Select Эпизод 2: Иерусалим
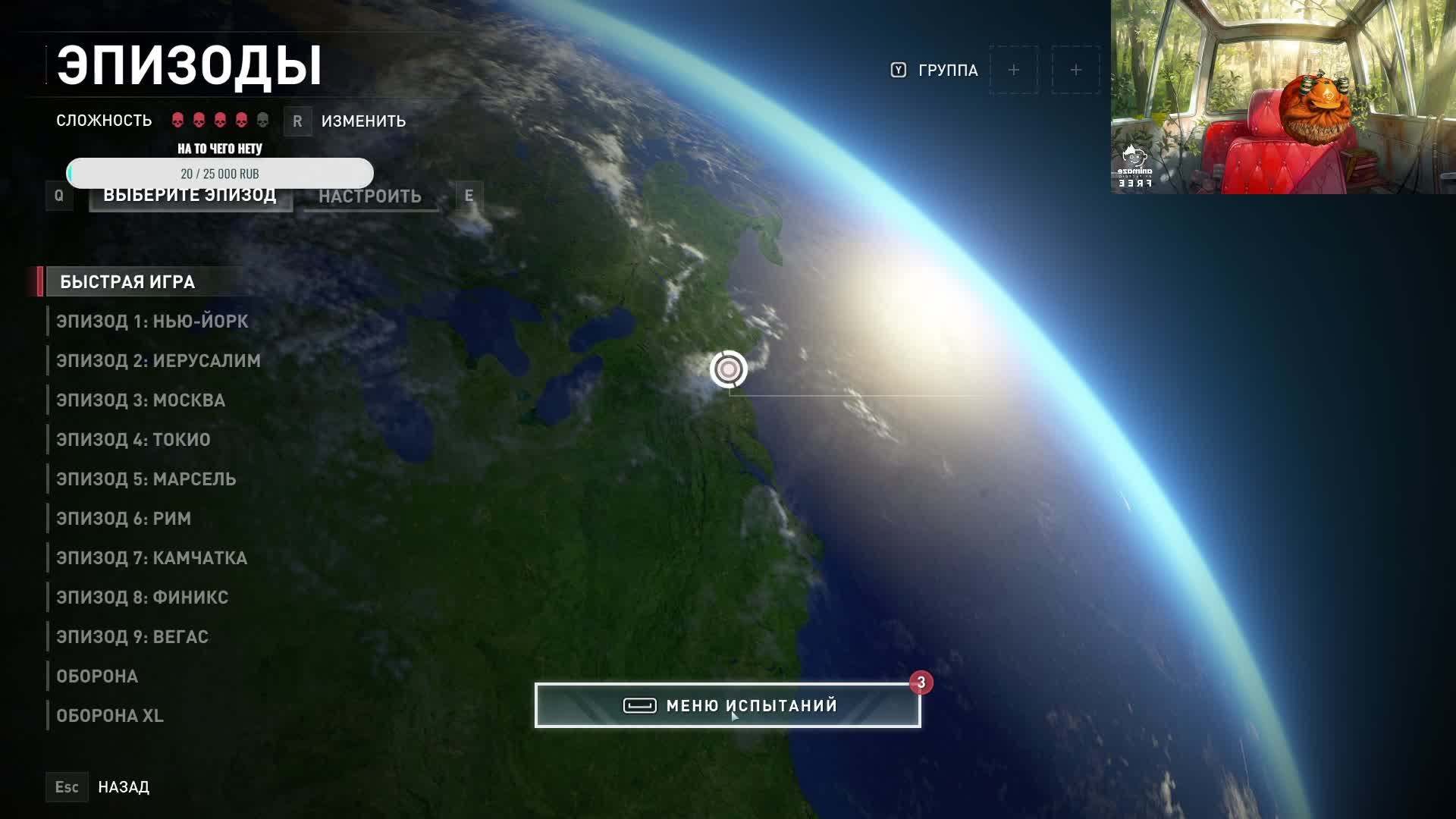Image resolution: width=1456 pixels, height=819 pixels. 158,361
